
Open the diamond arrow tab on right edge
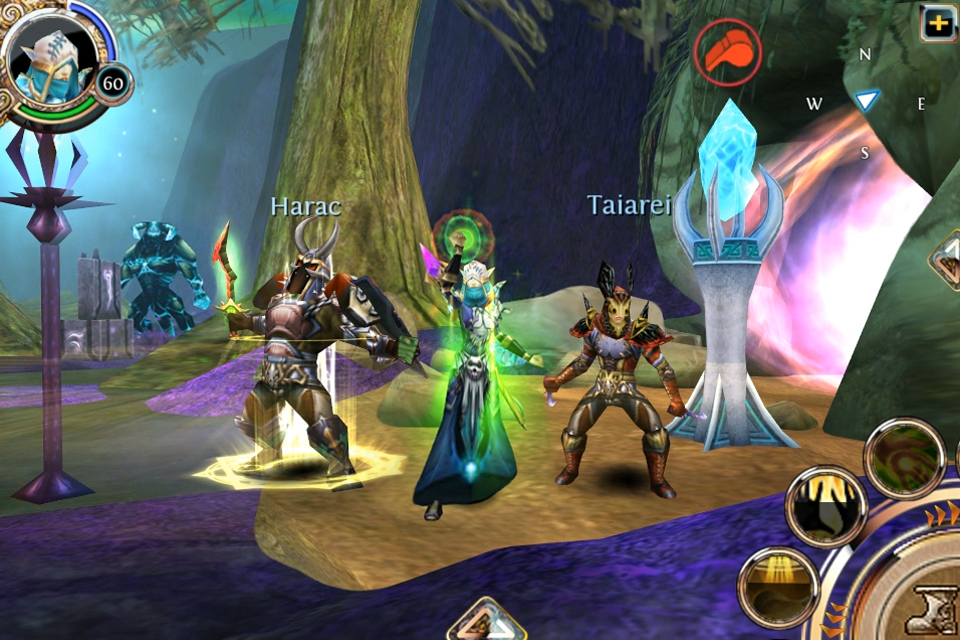tap(946, 262)
